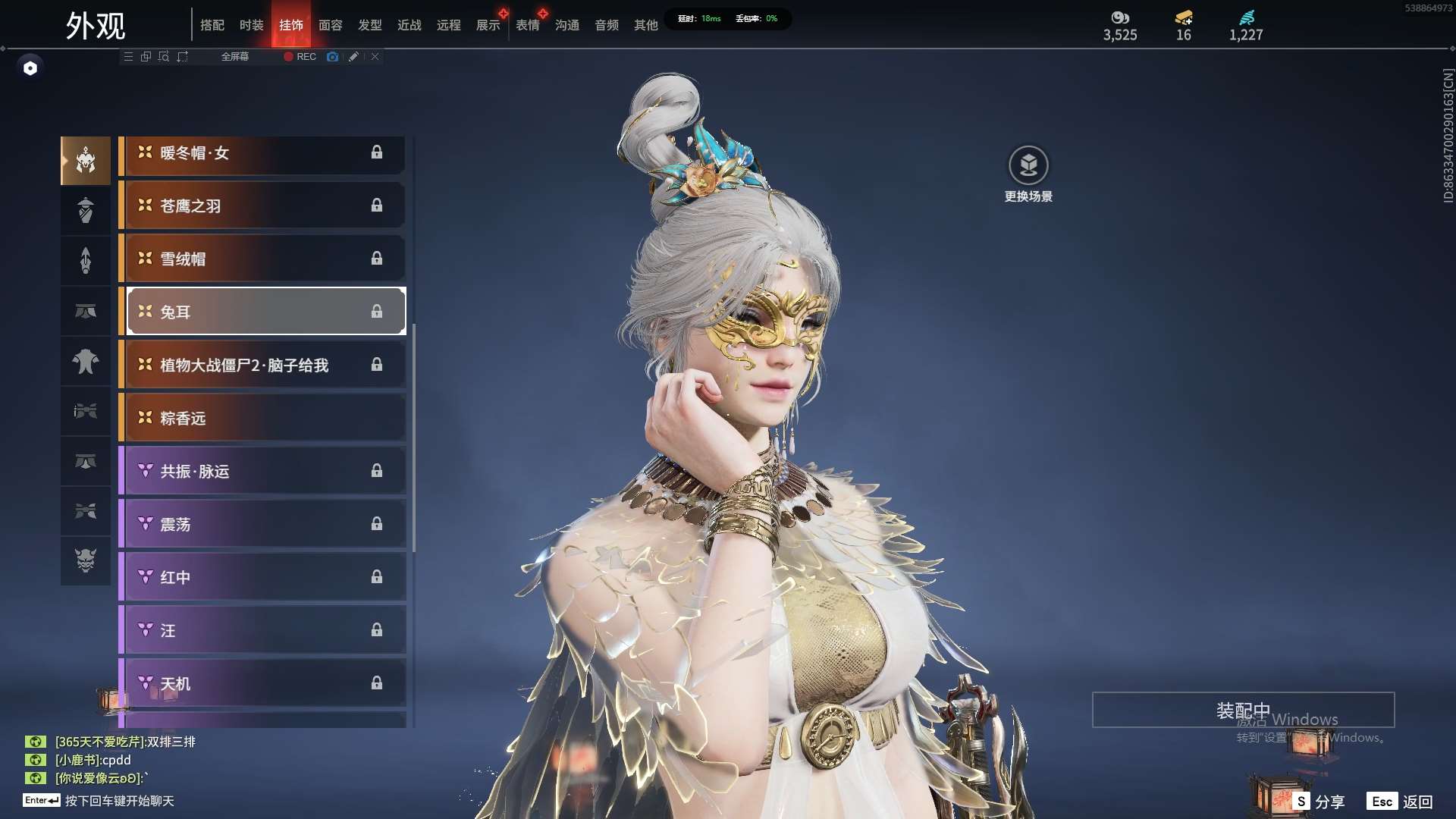Image resolution: width=1456 pixels, height=819 pixels.
Task: Select the 暖冬帽·女 accessory
Action: [263, 153]
